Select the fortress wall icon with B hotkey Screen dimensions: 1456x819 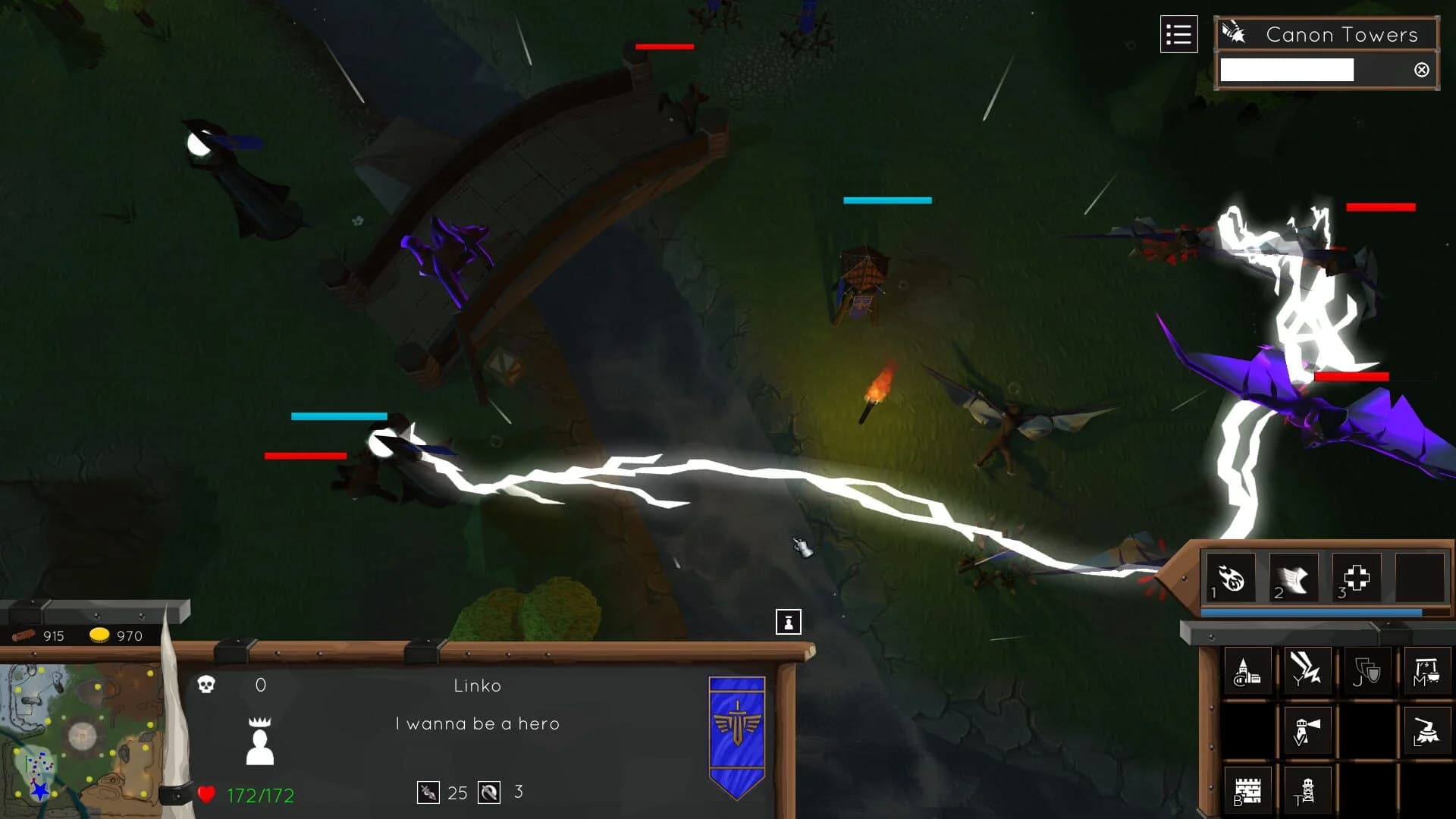(x=1248, y=789)
